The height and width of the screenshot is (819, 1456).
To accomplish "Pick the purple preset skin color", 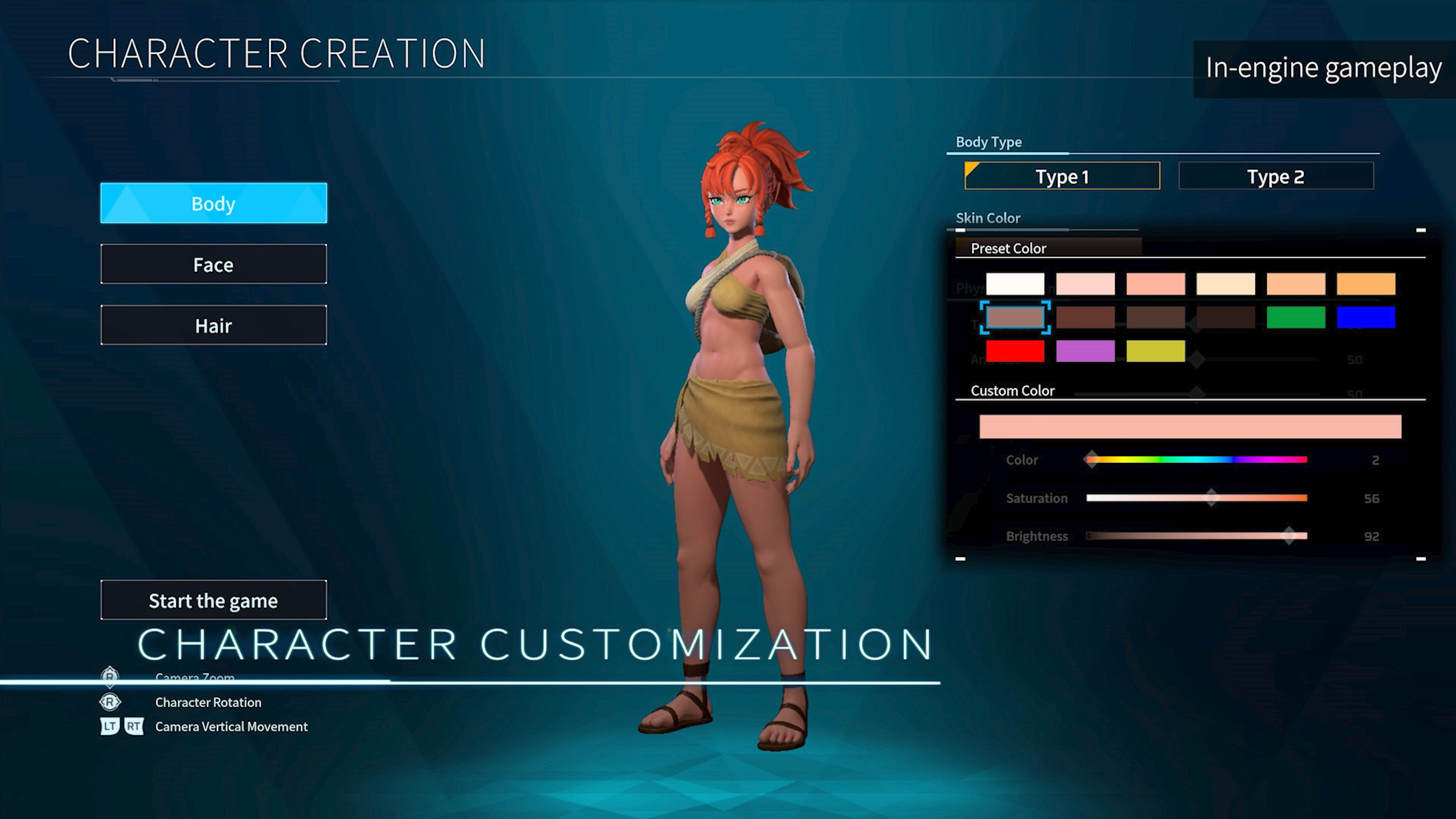I will tap(1085, 350).
